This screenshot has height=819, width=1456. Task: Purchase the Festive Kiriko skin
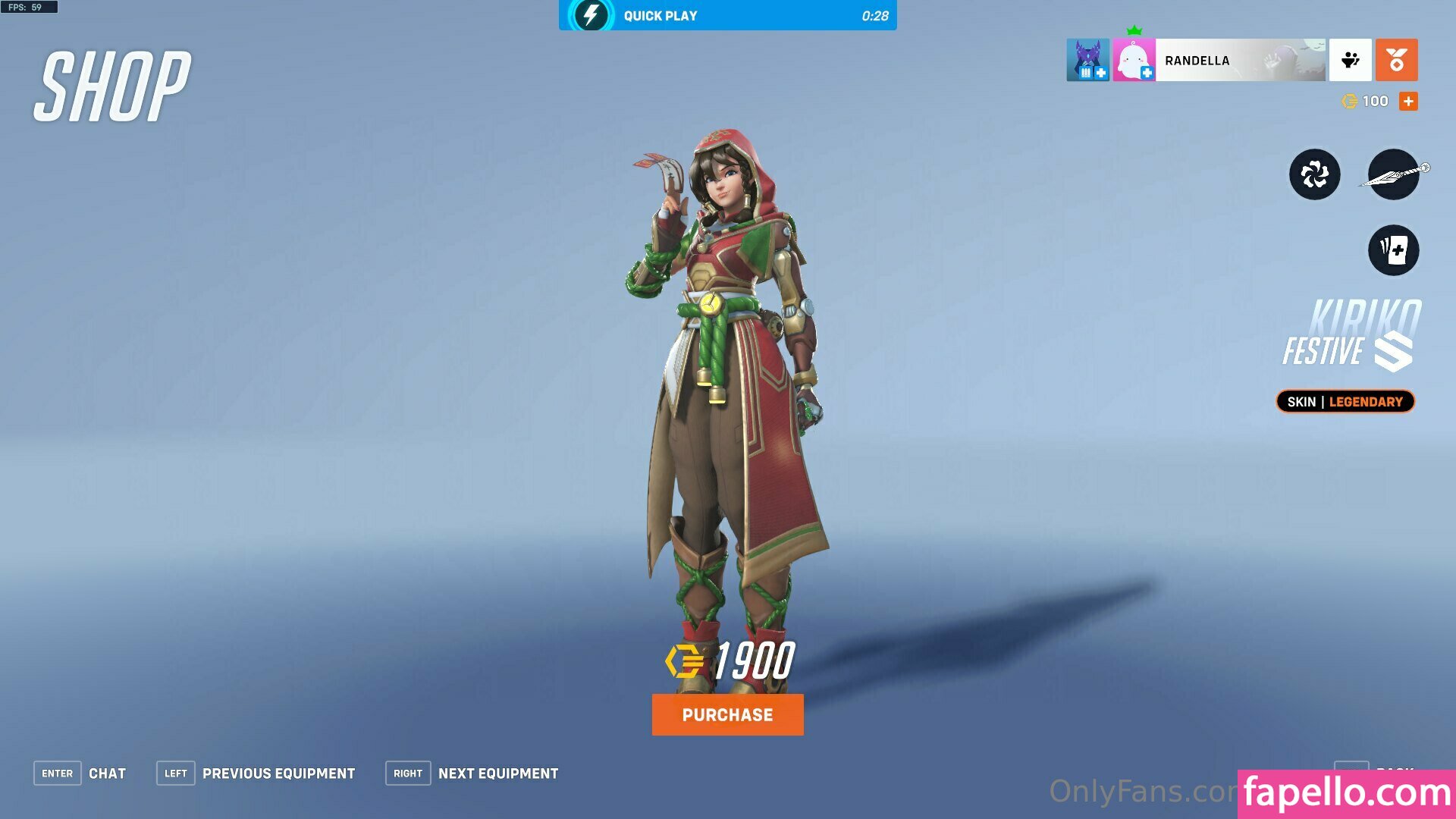pos(727,714)
